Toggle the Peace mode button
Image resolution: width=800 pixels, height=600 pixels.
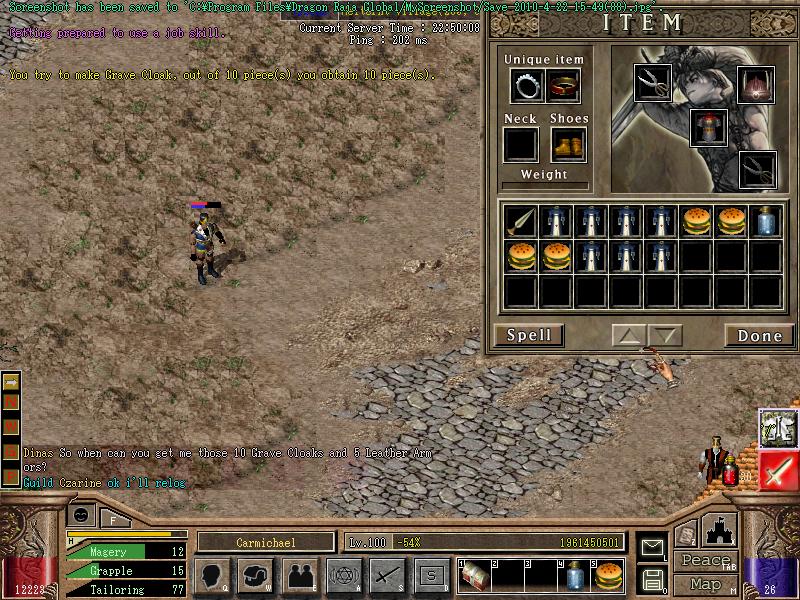(x=705, y=563)
